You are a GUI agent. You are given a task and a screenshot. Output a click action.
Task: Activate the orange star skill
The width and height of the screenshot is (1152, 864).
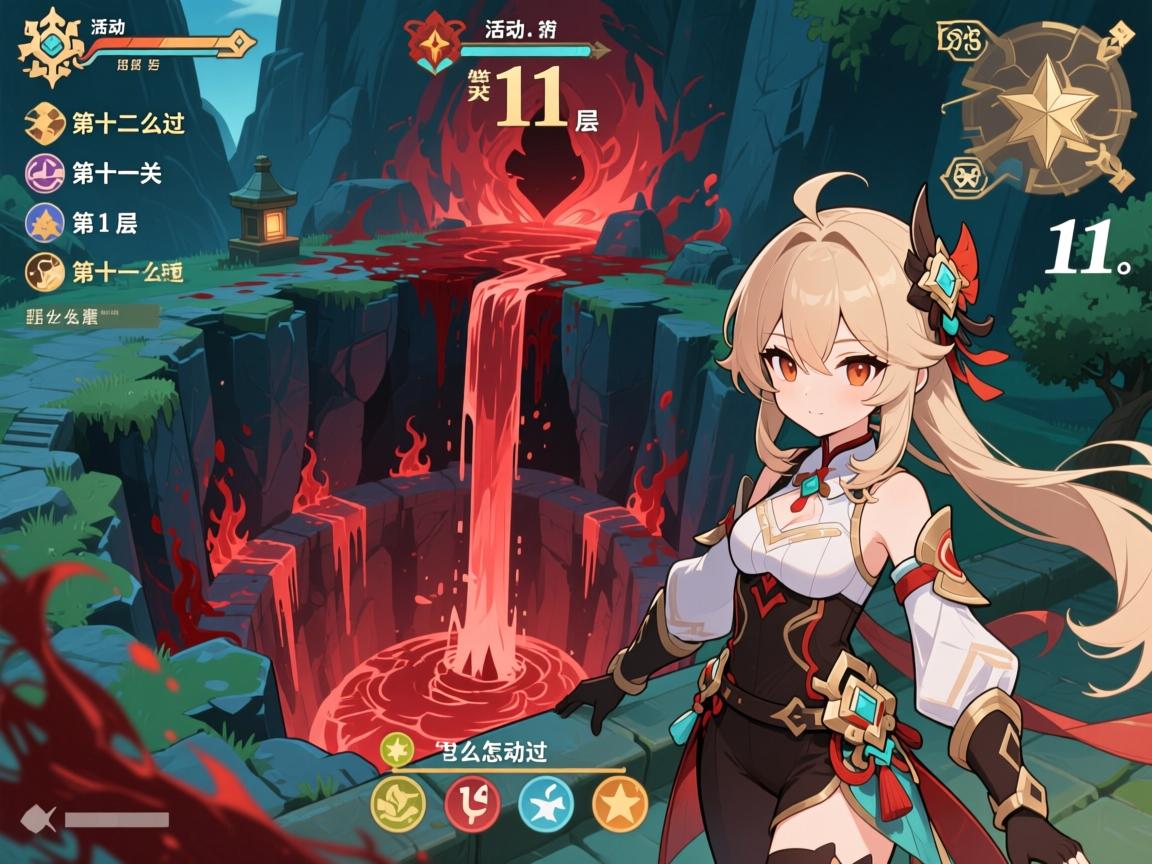(x=620, y=803)
